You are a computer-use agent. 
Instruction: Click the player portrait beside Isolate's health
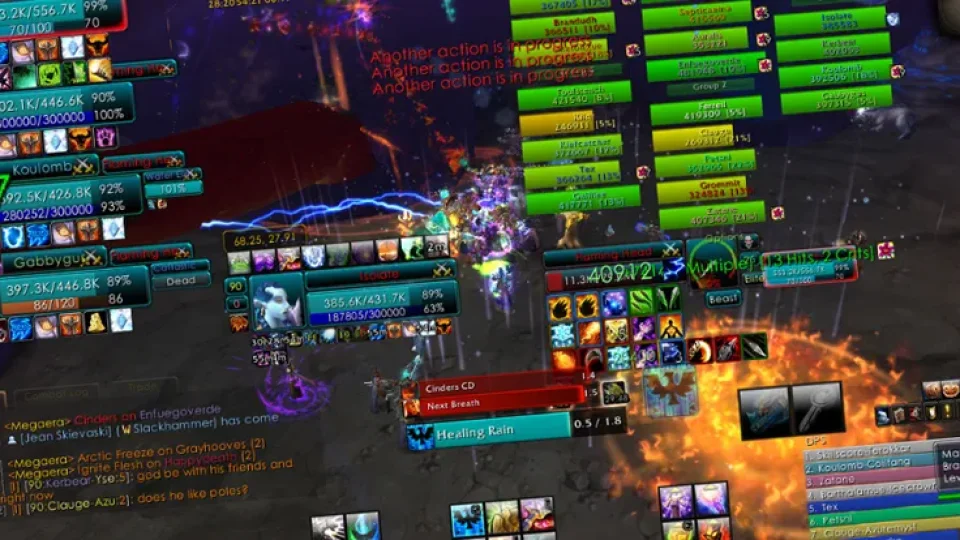pos(276,302)
